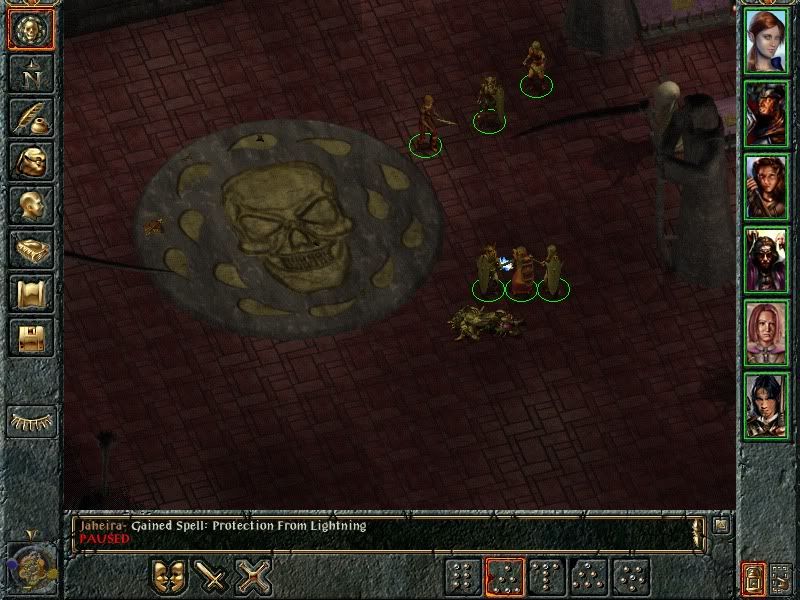This screenshot has width=800, height=600.
Task: Select the portrait of the woman in the pink hood
Action: pos(766,331)
